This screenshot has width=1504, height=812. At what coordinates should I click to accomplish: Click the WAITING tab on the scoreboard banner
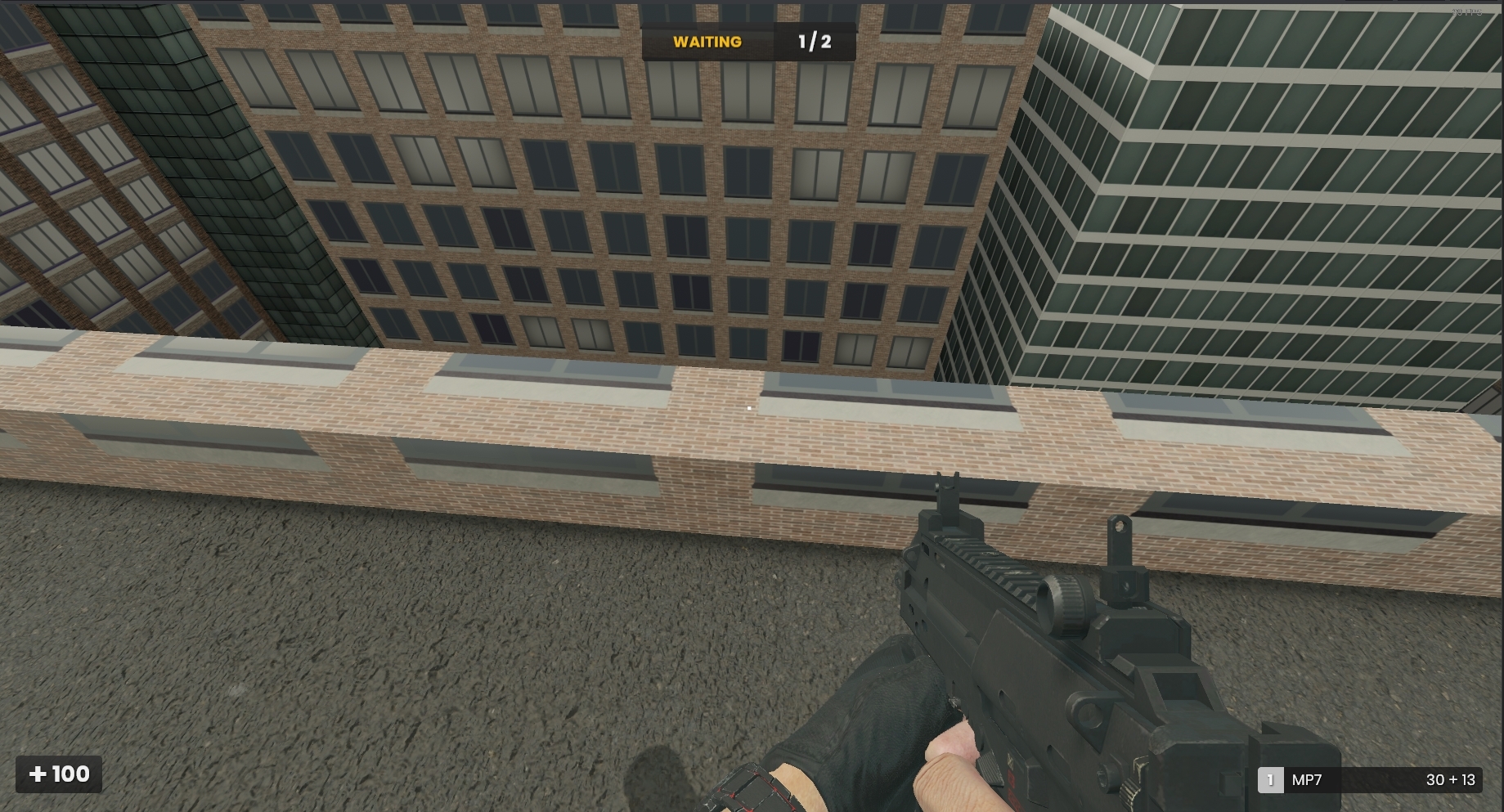pos(708,41)
